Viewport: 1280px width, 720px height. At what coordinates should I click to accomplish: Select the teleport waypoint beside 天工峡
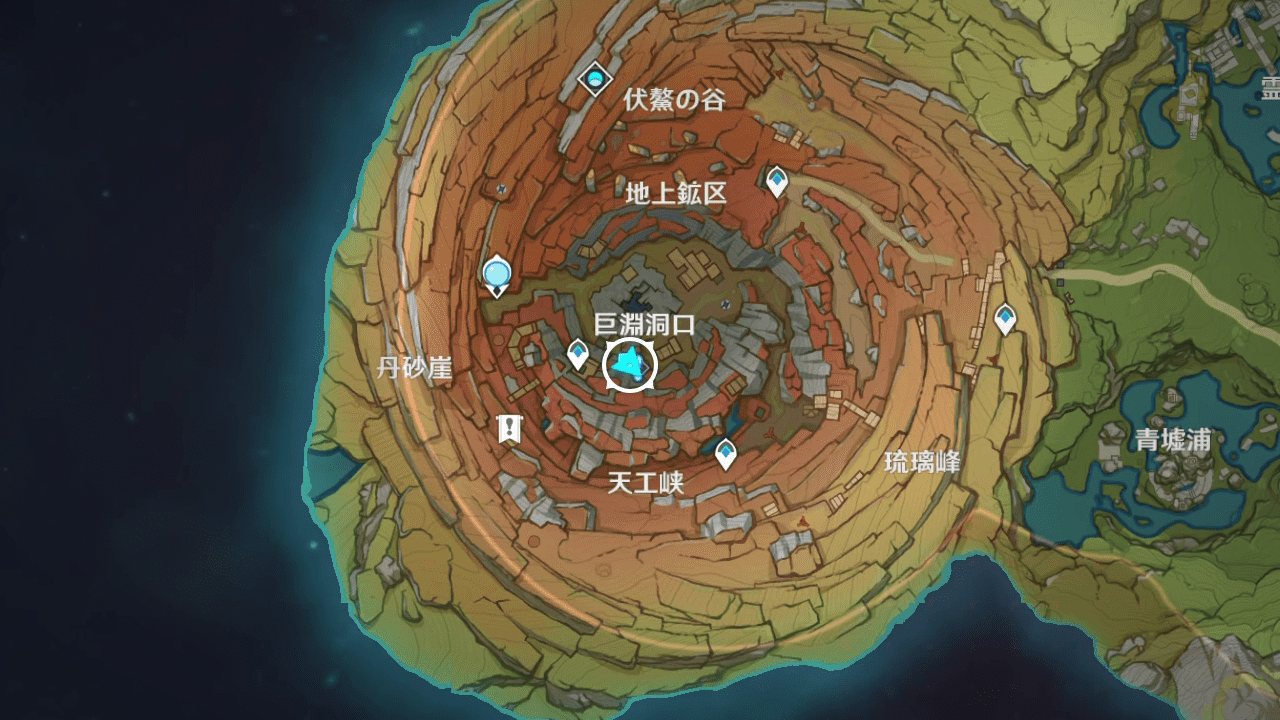point(725,453)
